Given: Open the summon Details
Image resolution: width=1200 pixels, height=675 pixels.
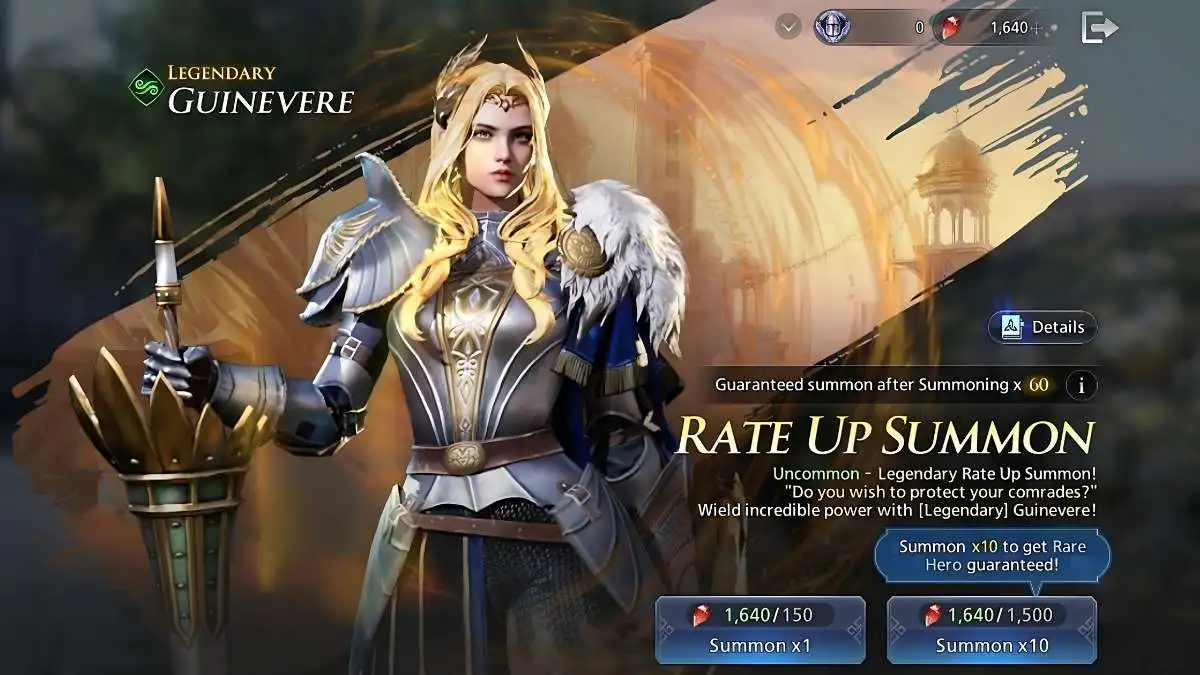Looking at the screenshot, I should pos(1042,327).
